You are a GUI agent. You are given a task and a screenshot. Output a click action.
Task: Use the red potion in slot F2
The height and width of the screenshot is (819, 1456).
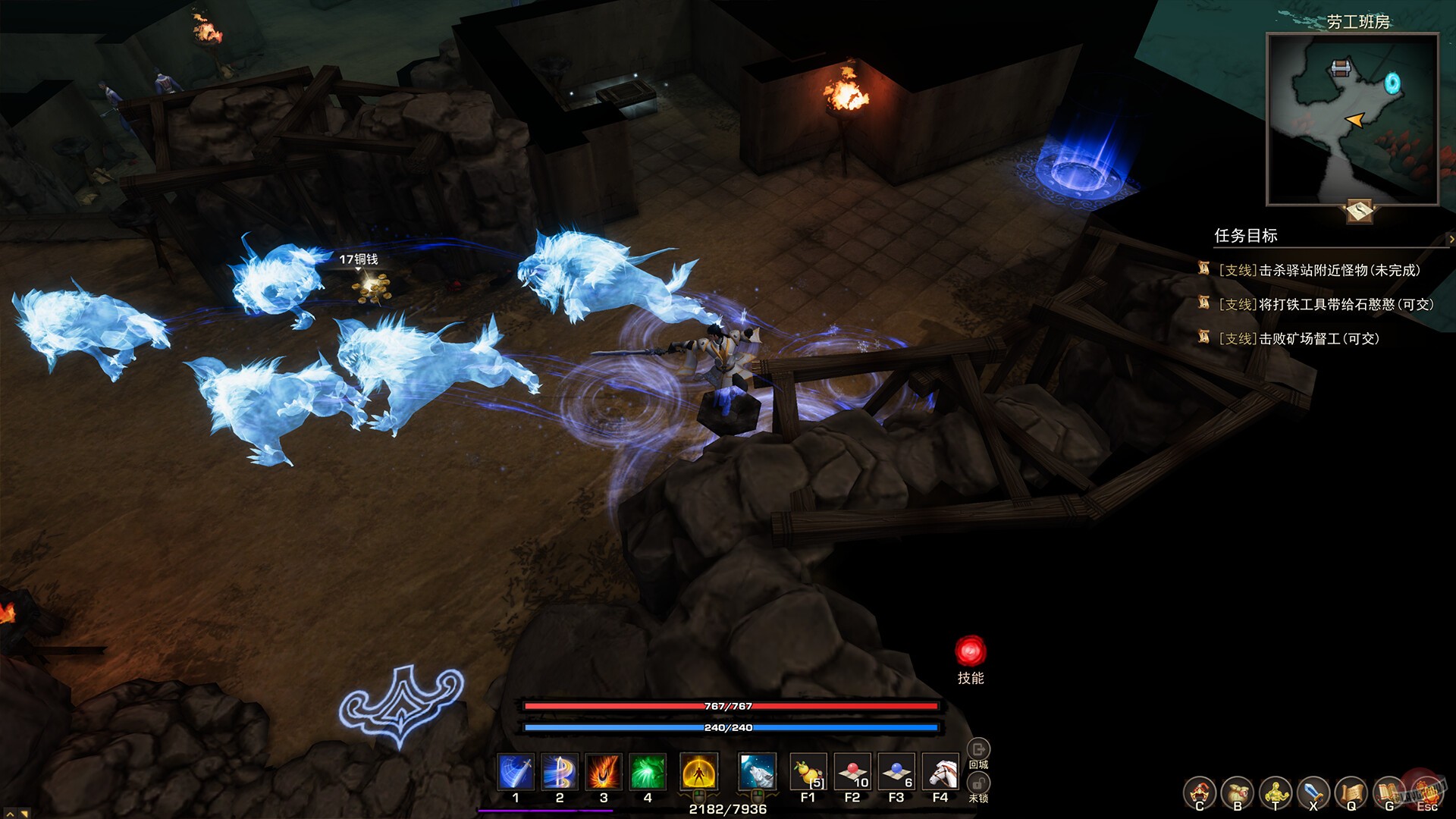852,770
